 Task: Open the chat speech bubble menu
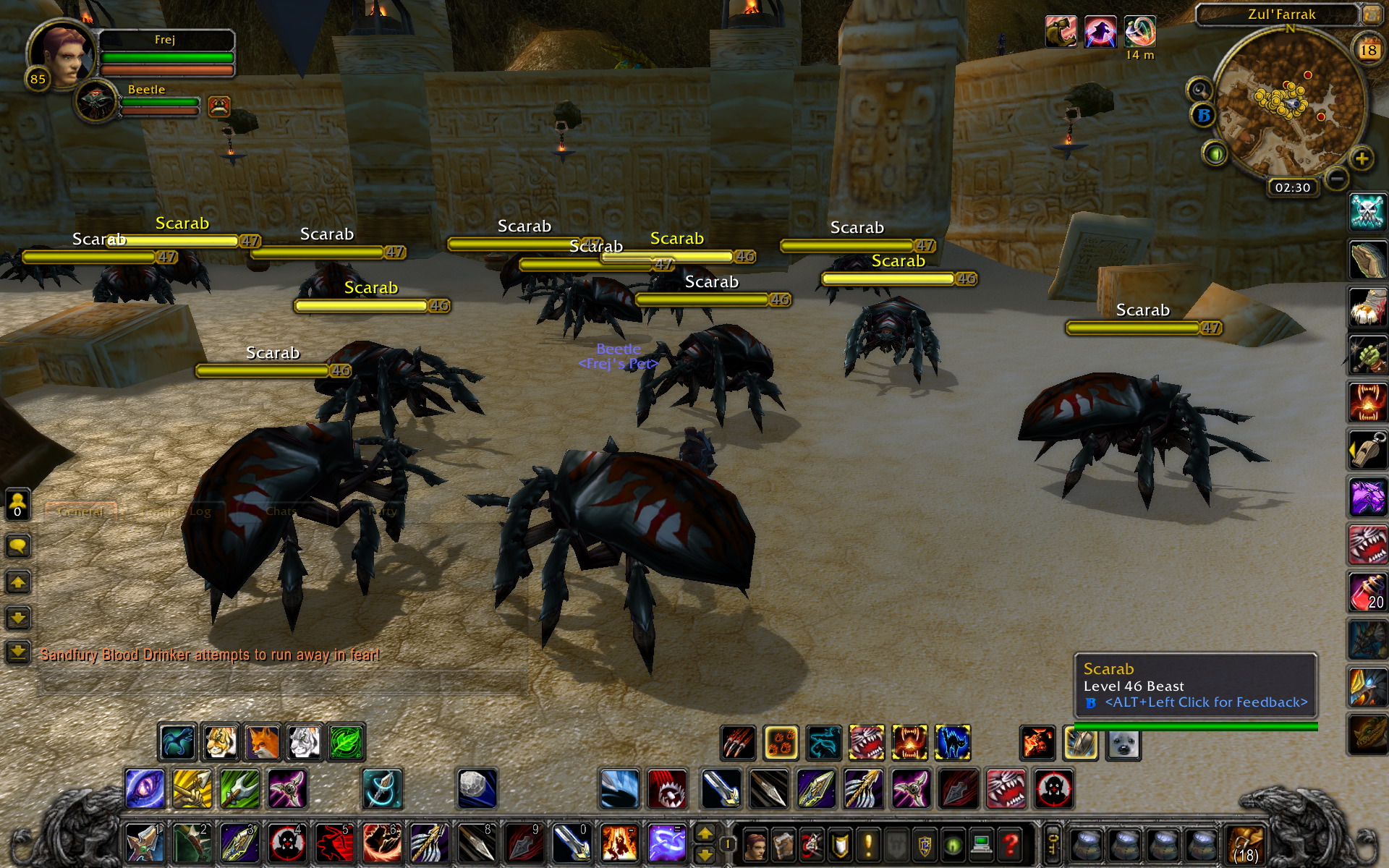[18, 545]
